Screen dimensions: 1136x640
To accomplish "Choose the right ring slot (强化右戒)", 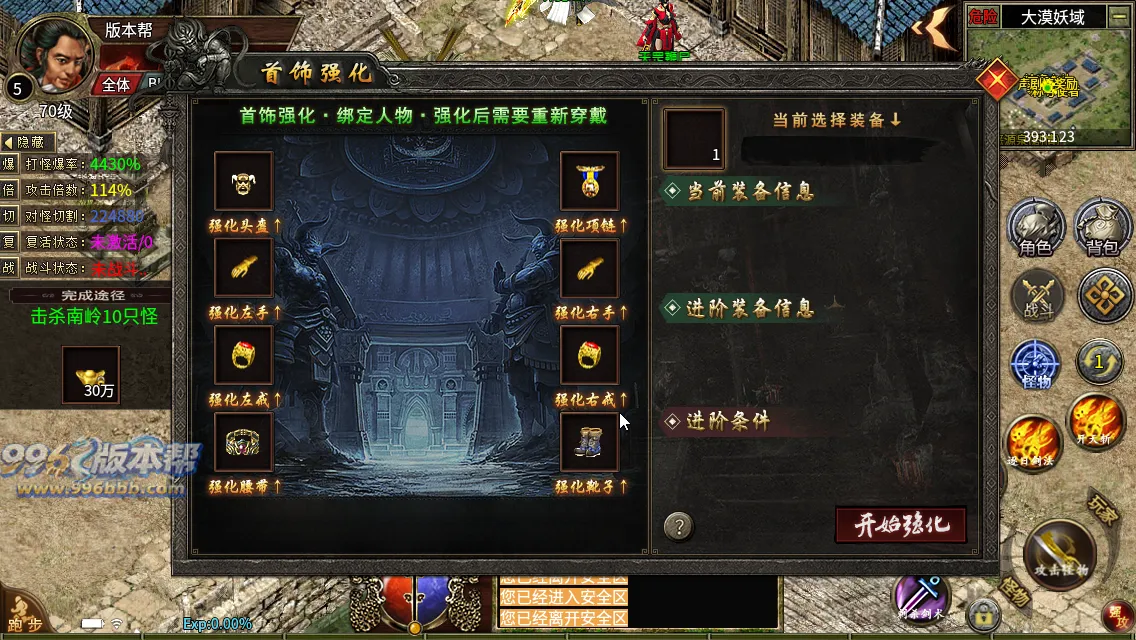I will [x=589, y=355].
